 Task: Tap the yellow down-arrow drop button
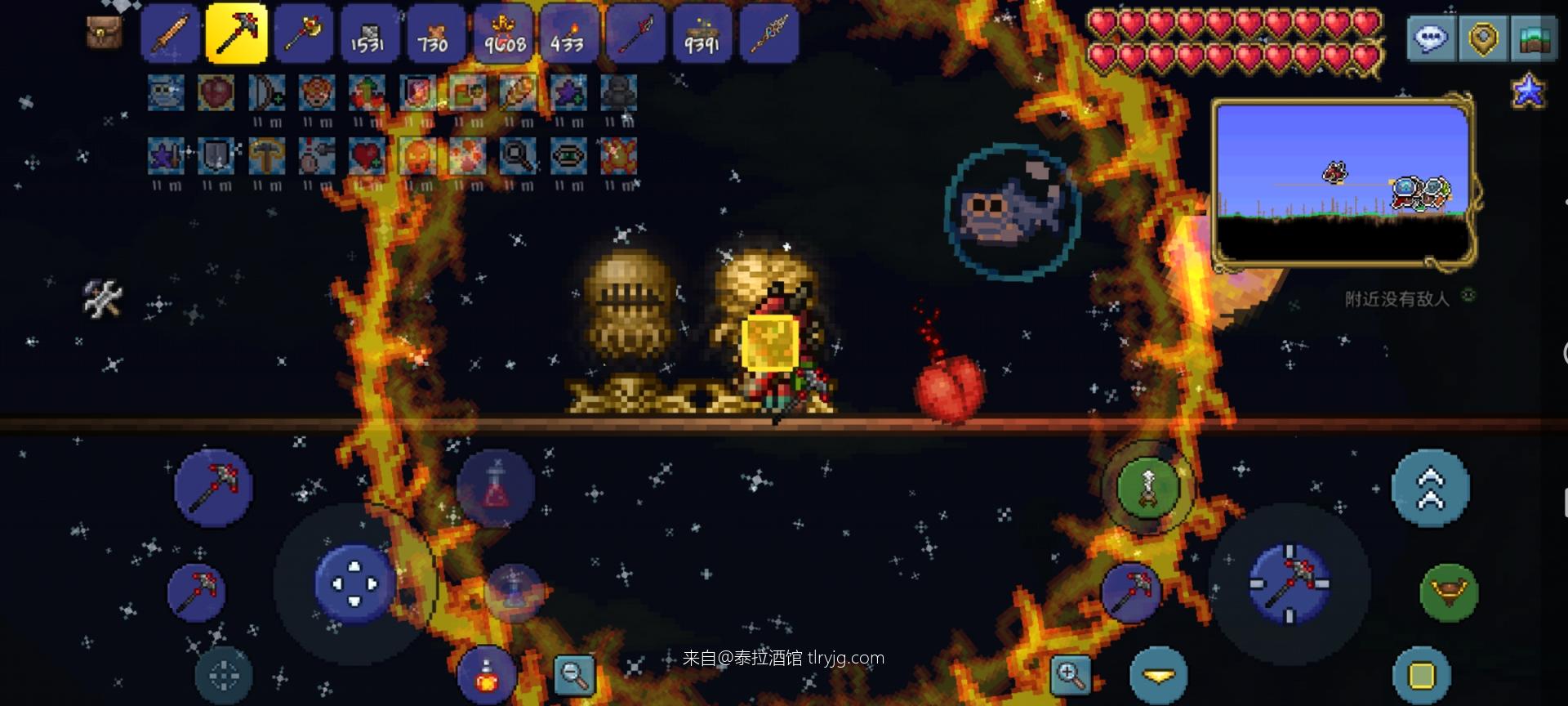(1158, 675)
